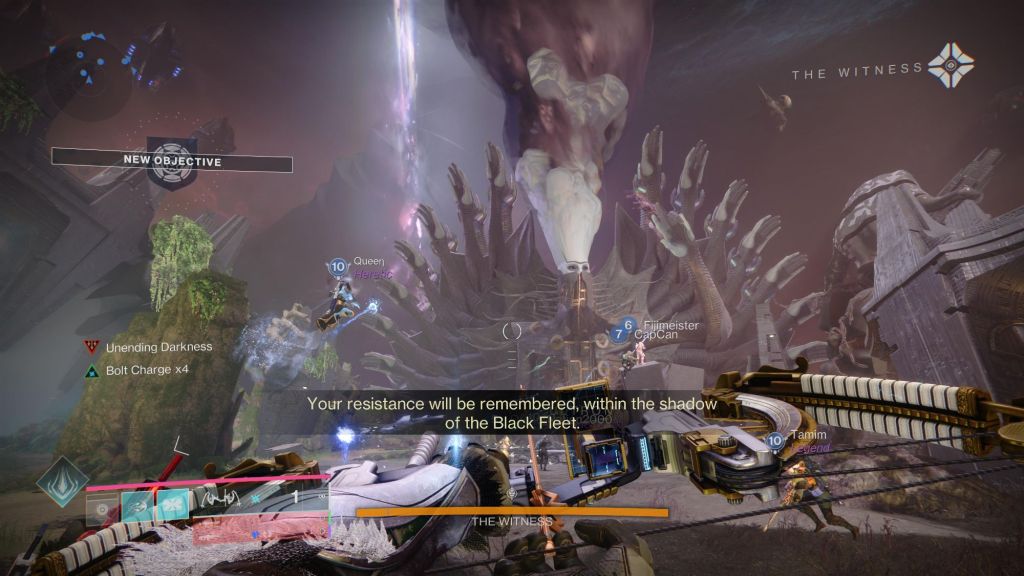Click the grenade ability slot

point(103,508)
